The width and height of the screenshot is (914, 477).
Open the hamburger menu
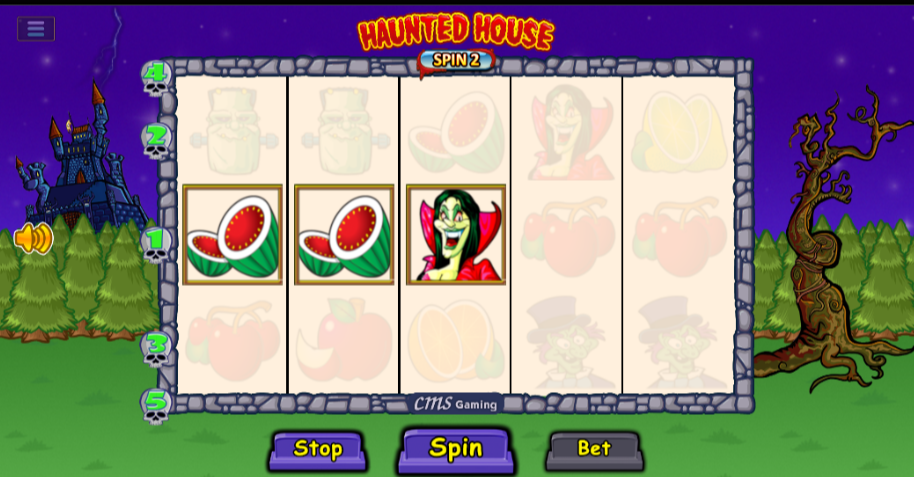(36, 28)
